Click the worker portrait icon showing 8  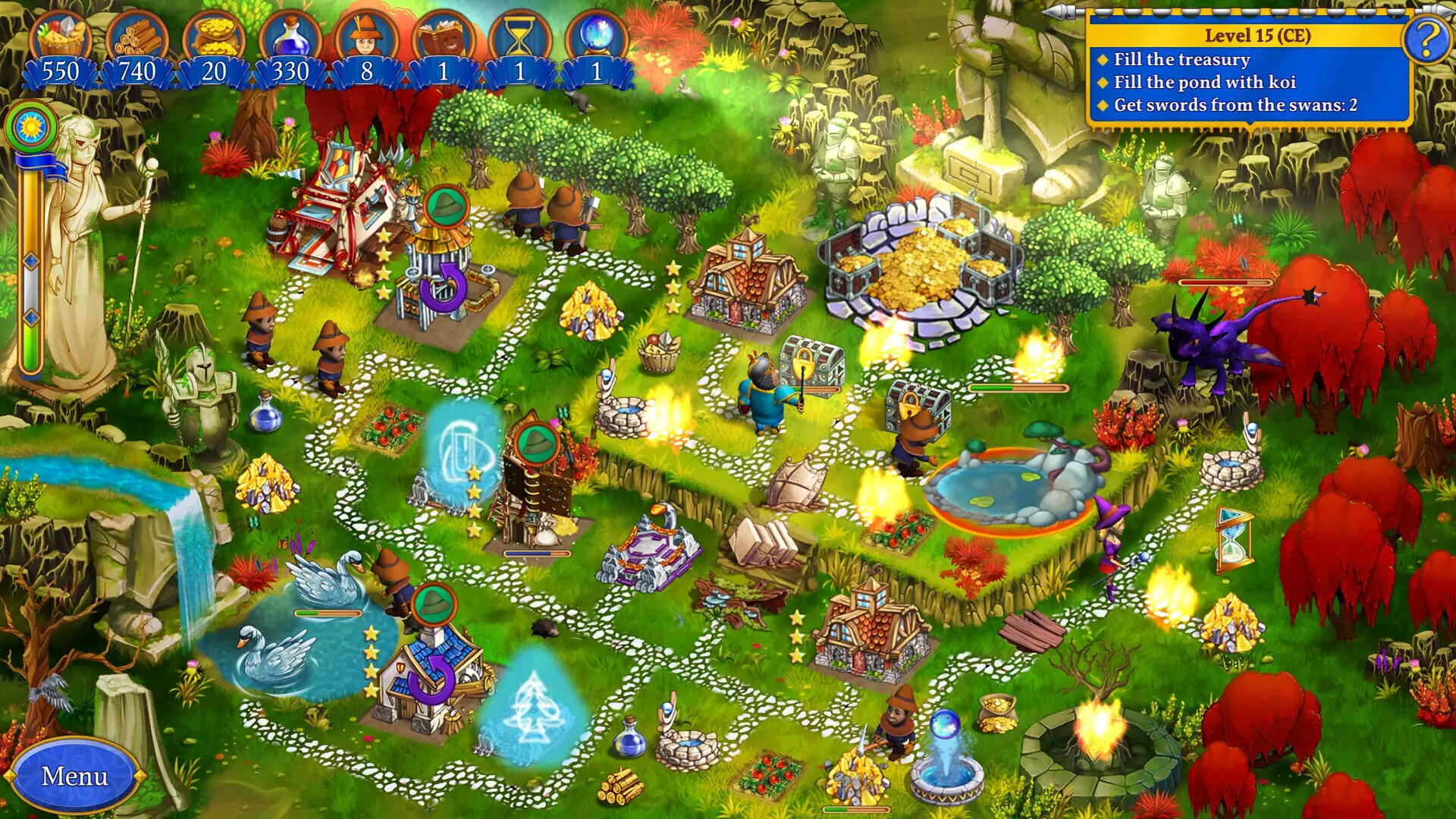tap(364, 34)
